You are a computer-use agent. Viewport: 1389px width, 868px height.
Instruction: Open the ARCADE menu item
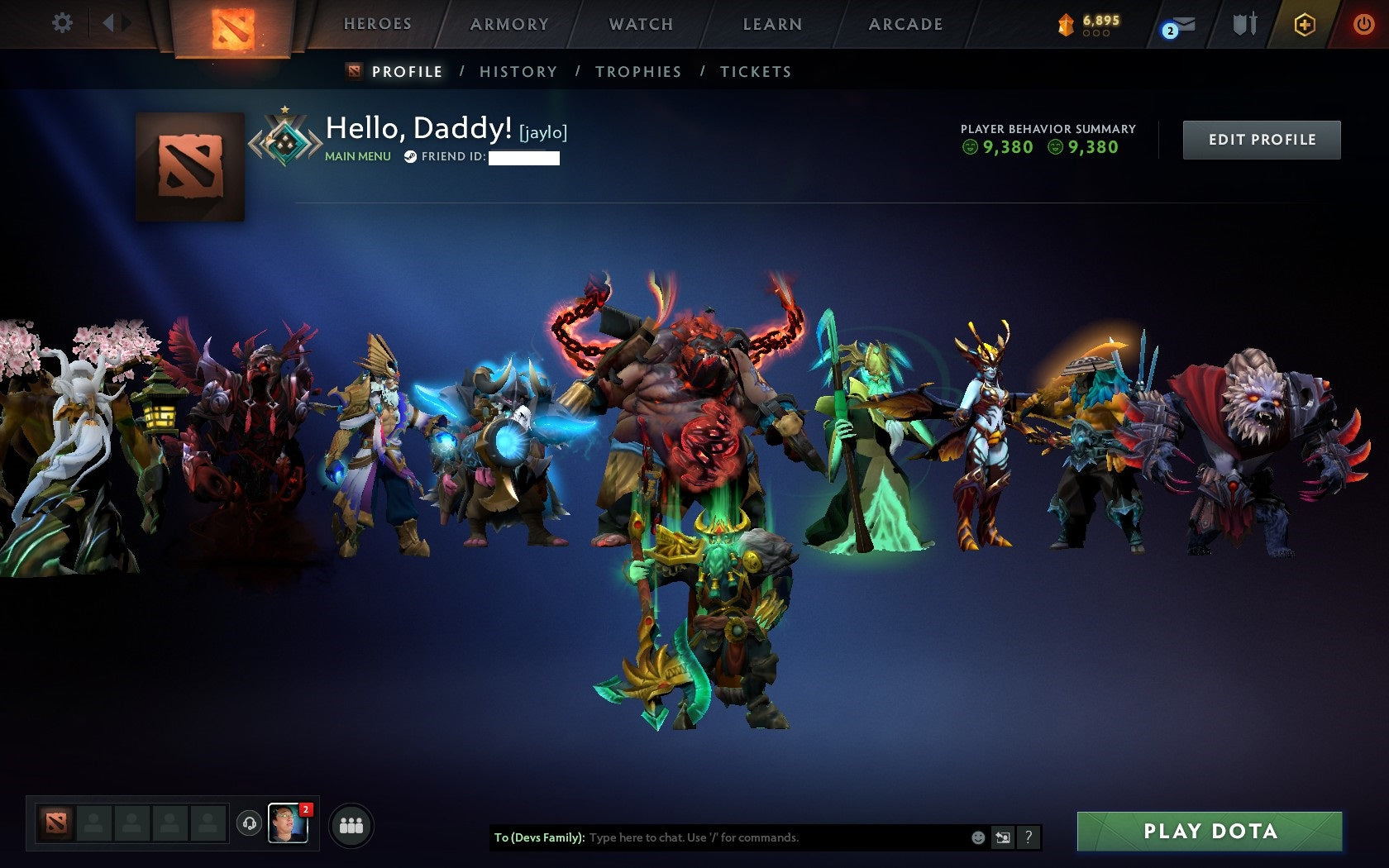[905, 24]
